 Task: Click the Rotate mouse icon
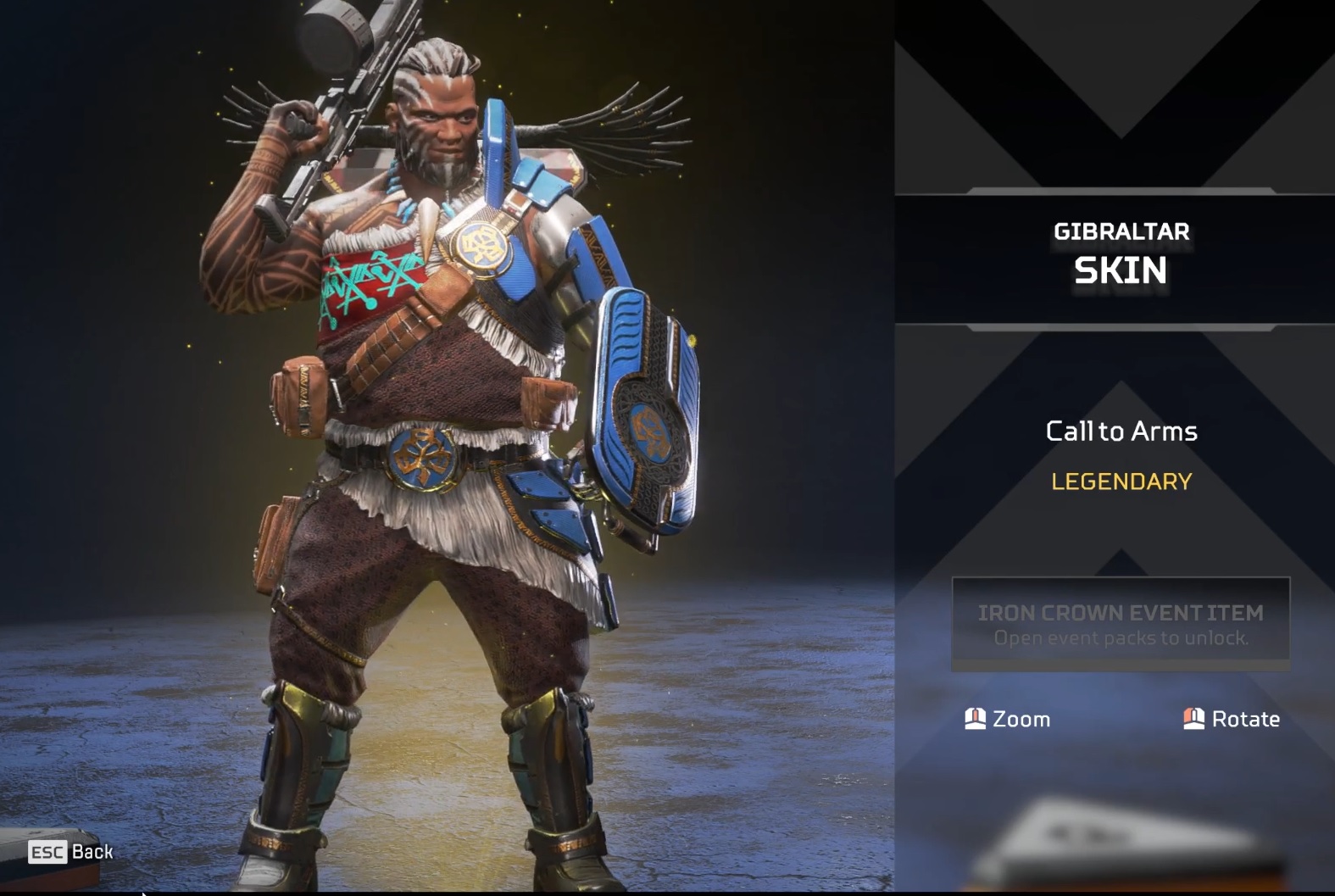coord(1193,718)
